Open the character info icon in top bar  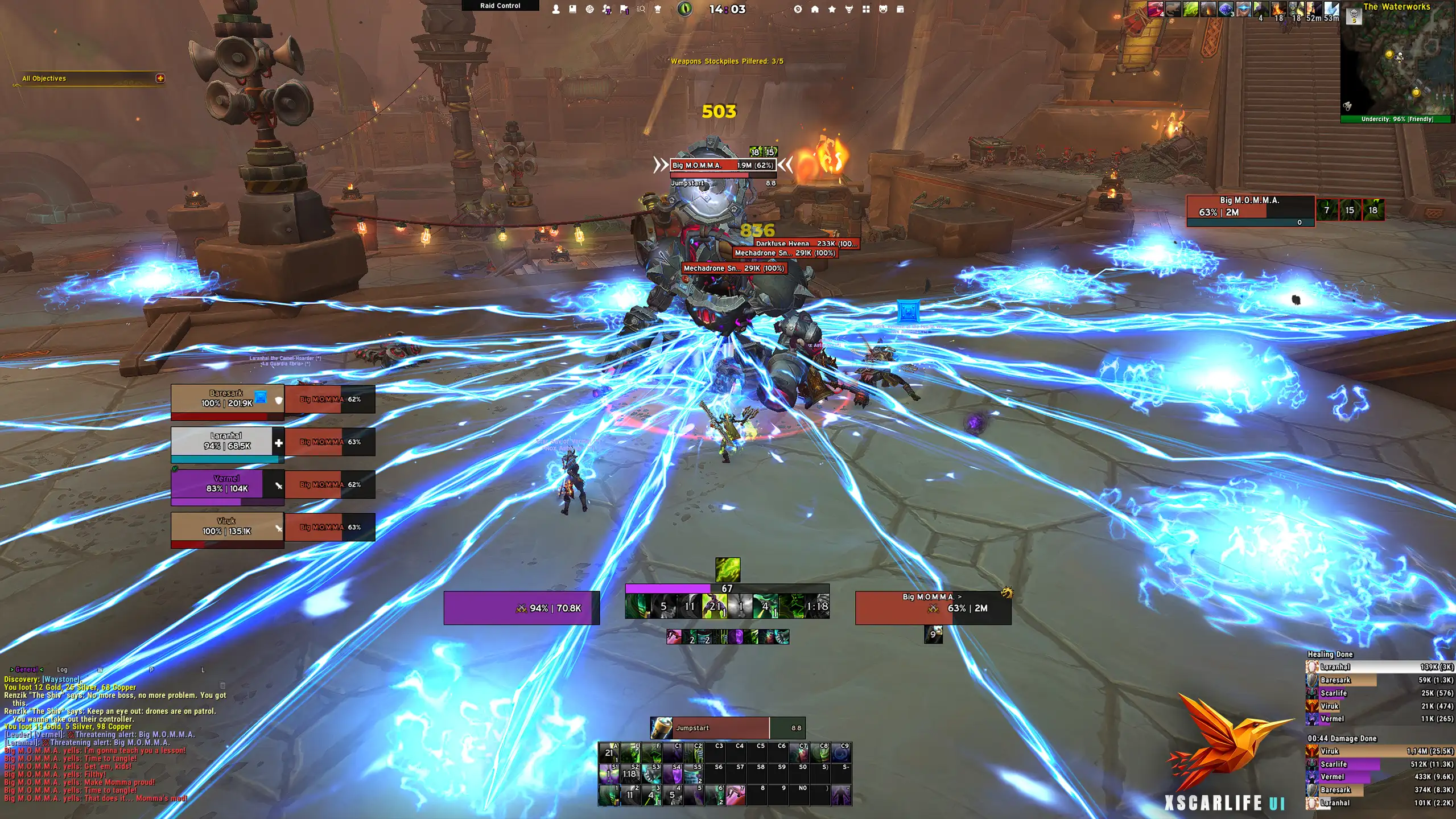pyautogui.click(x=556, y=9)
